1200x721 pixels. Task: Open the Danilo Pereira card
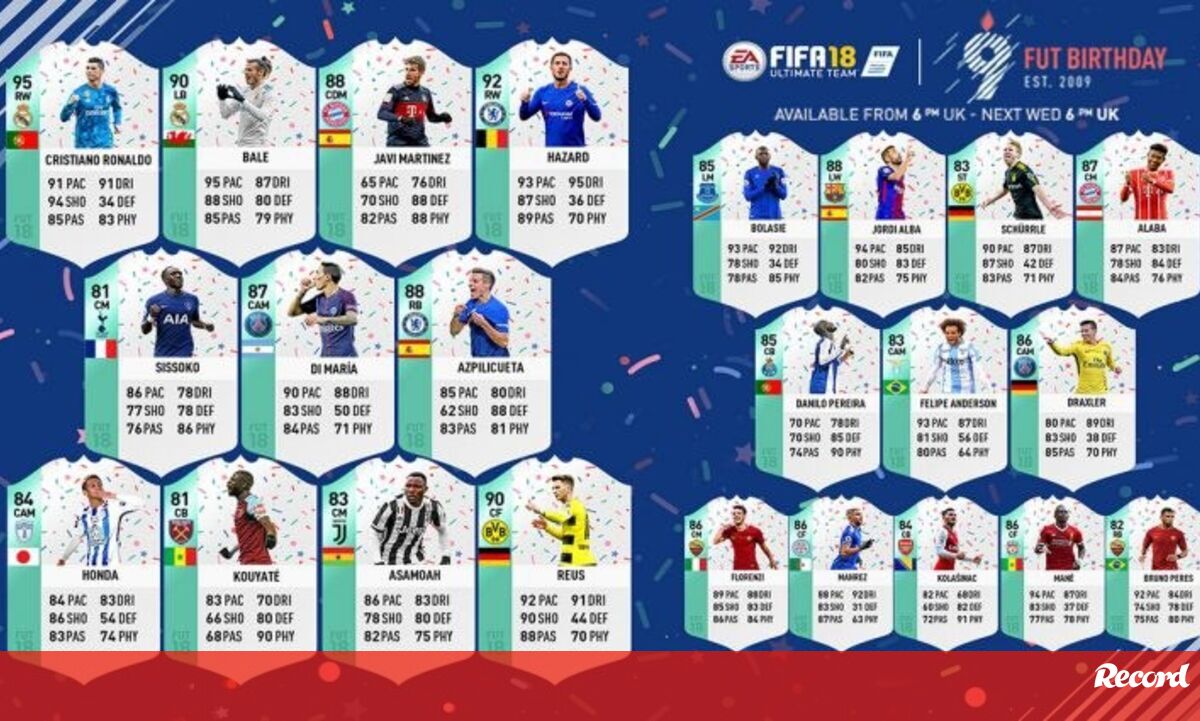click(818, 395)
